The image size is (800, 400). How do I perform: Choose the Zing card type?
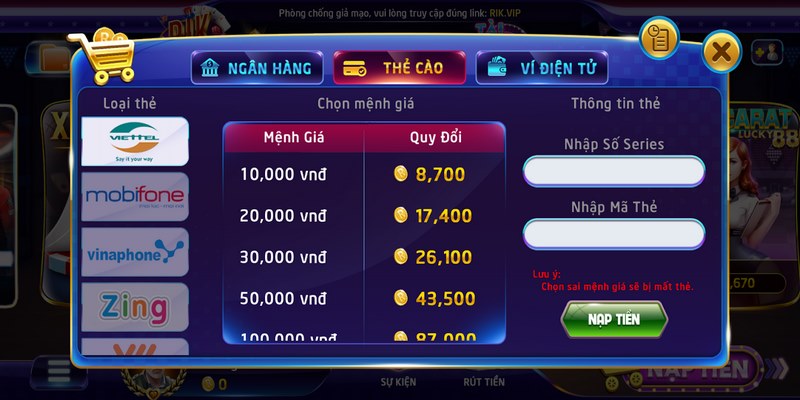click(134, 306)
